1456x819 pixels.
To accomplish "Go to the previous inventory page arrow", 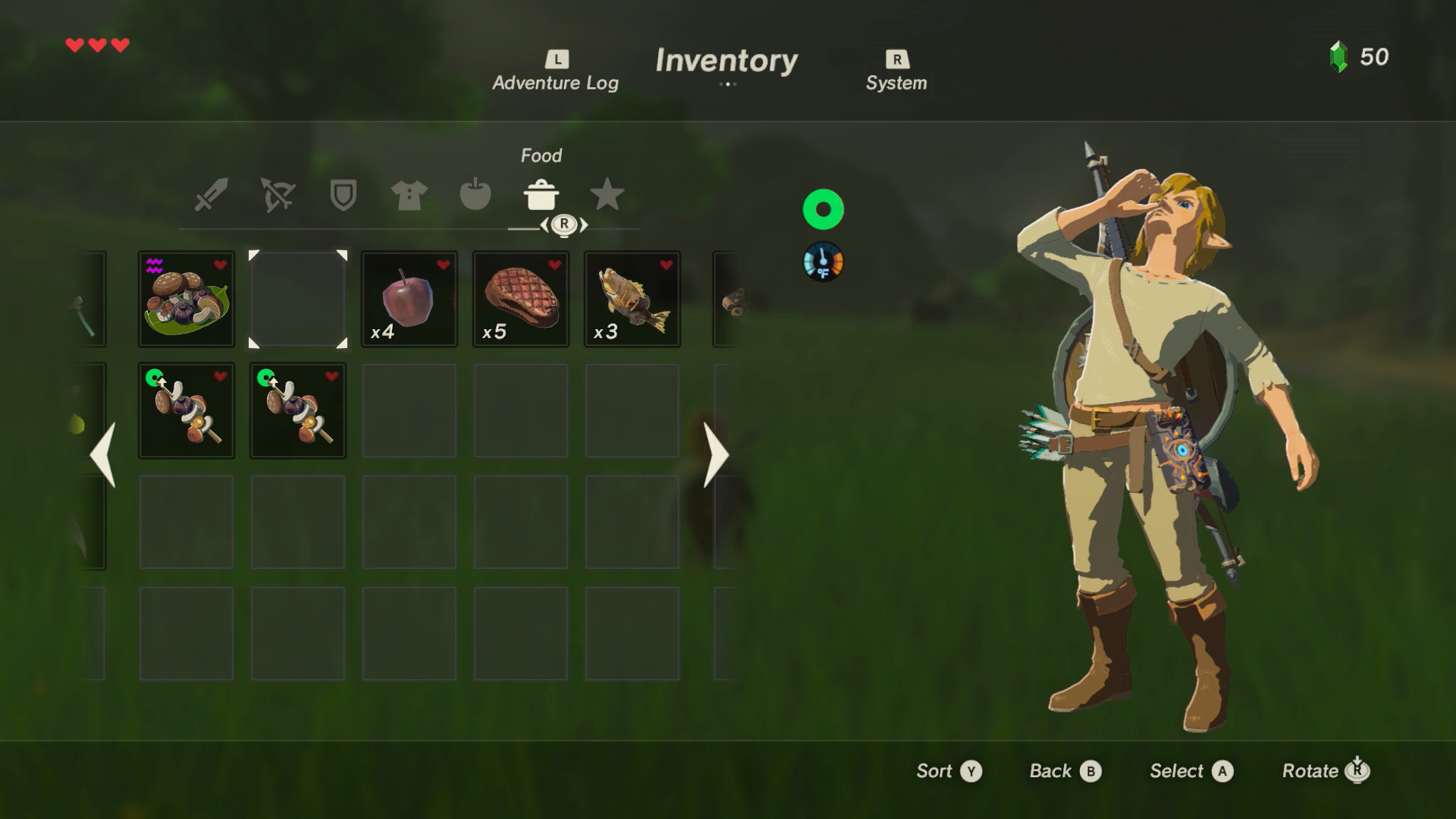I will point(103,455).
